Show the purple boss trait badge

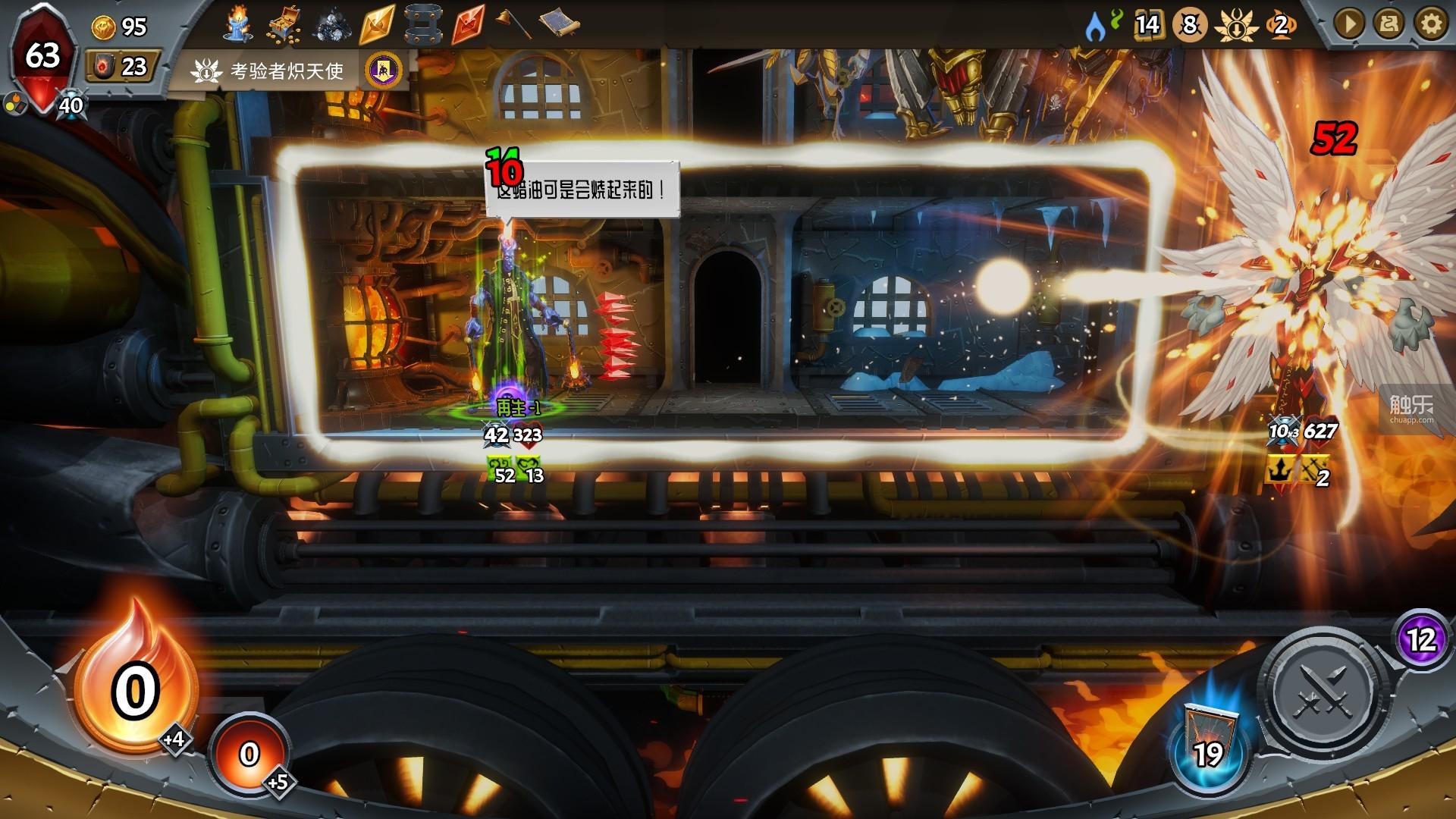(384, 71)
